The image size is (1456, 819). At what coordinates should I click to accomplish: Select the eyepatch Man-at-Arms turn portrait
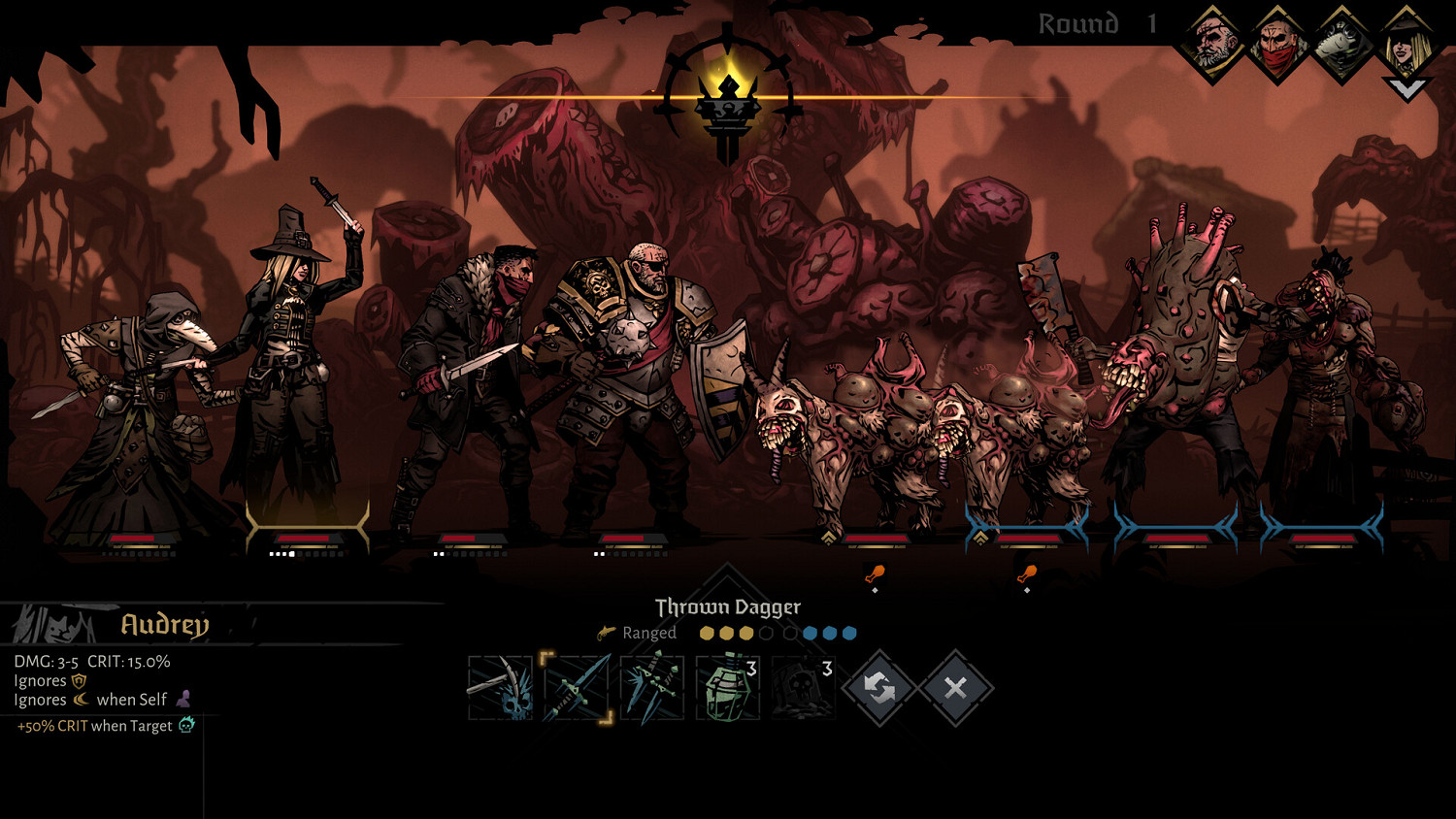(1211, 44)
